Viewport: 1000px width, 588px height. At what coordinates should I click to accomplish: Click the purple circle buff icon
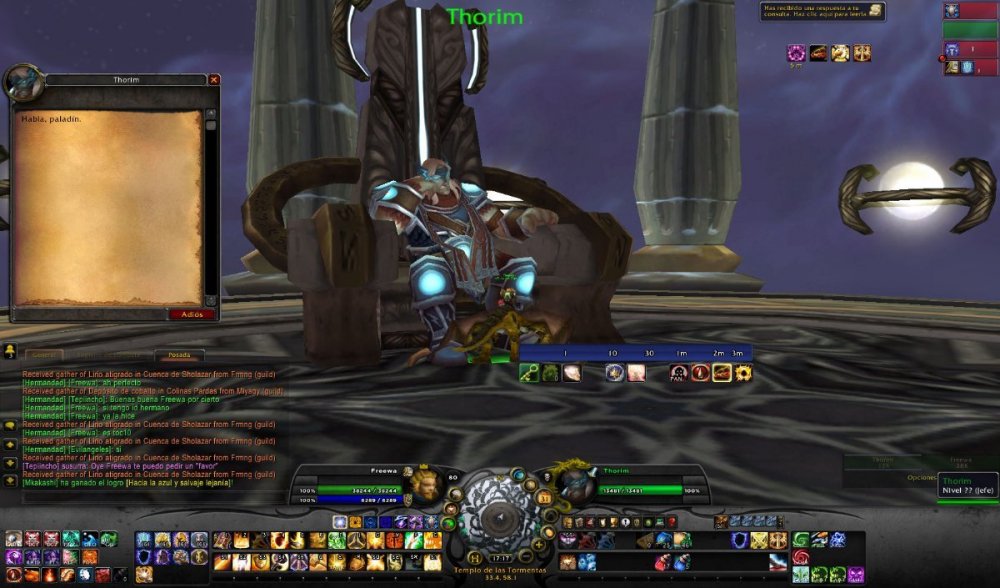coord(796,53)
